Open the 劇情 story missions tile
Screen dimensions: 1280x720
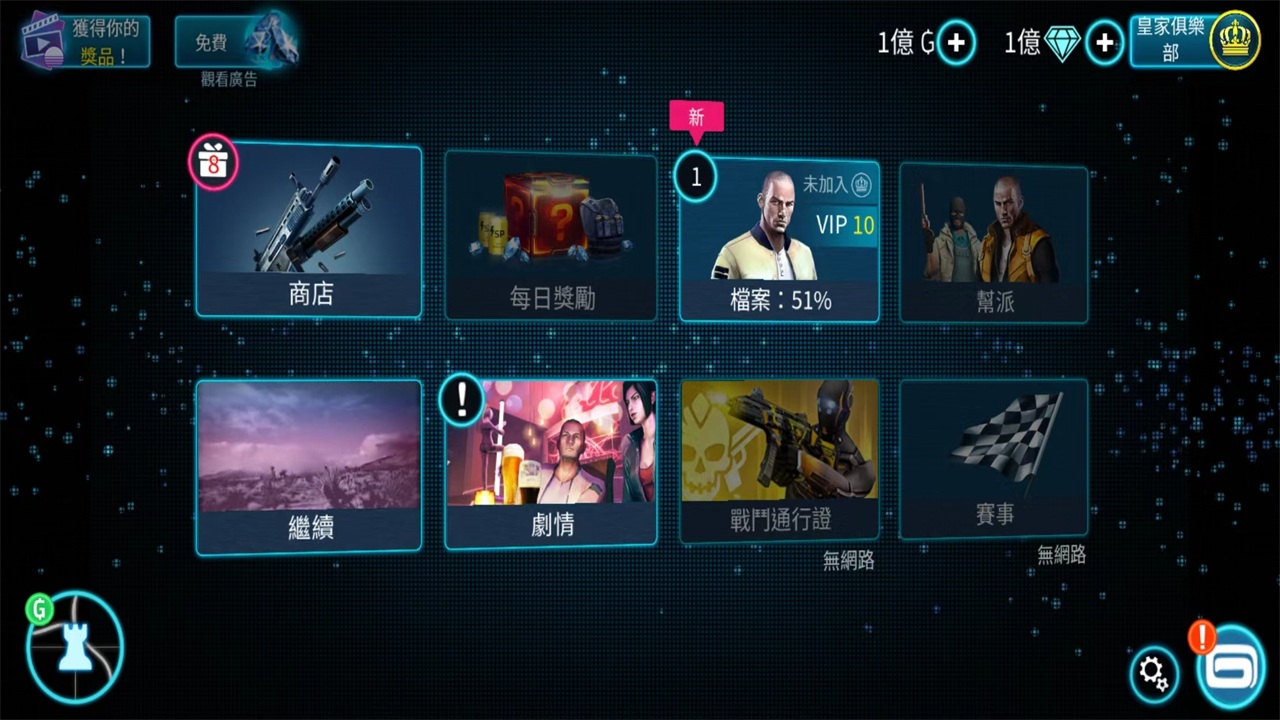click(551, 463)
